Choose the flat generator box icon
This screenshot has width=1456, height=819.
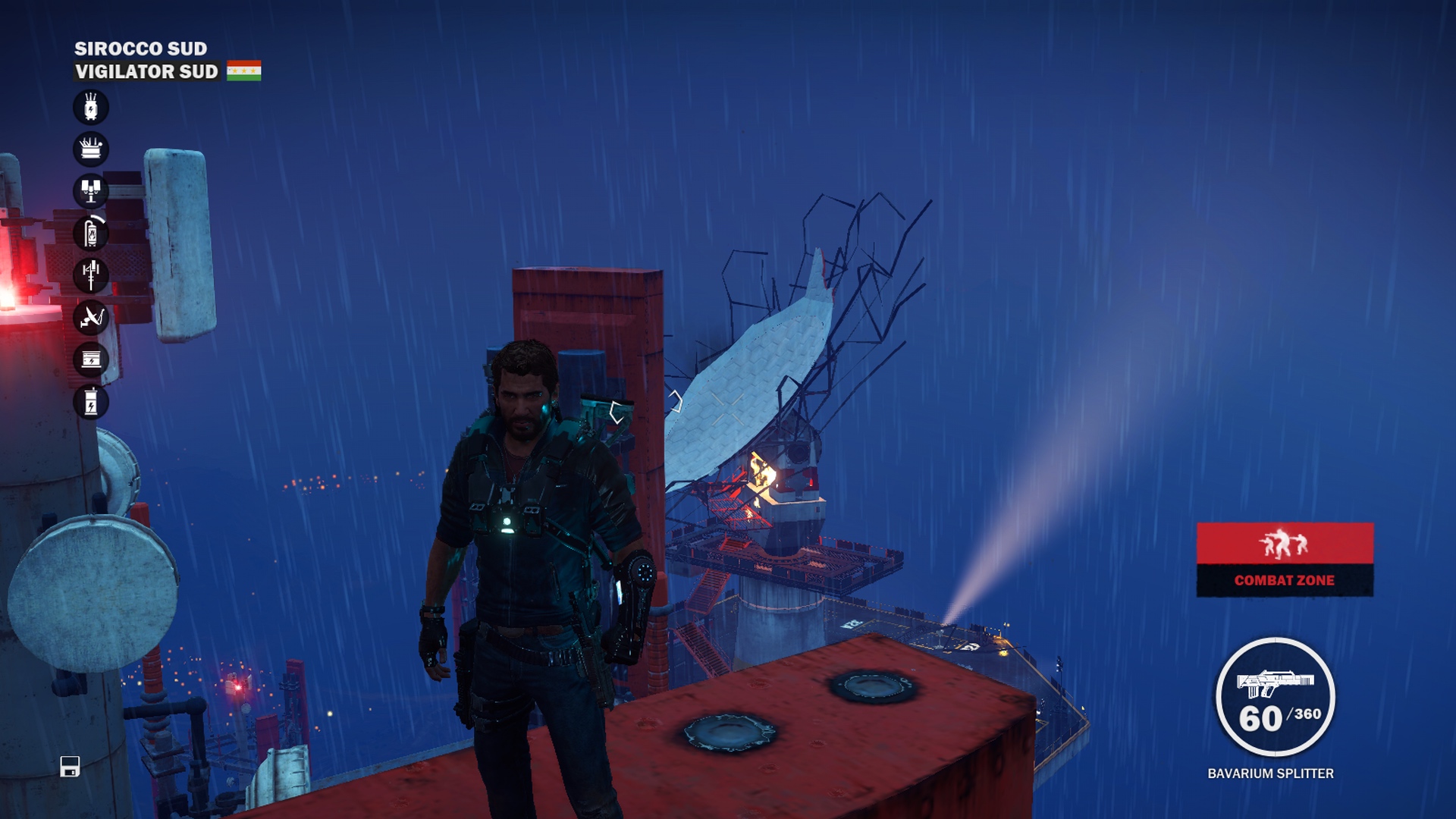[x=91, y=359]
